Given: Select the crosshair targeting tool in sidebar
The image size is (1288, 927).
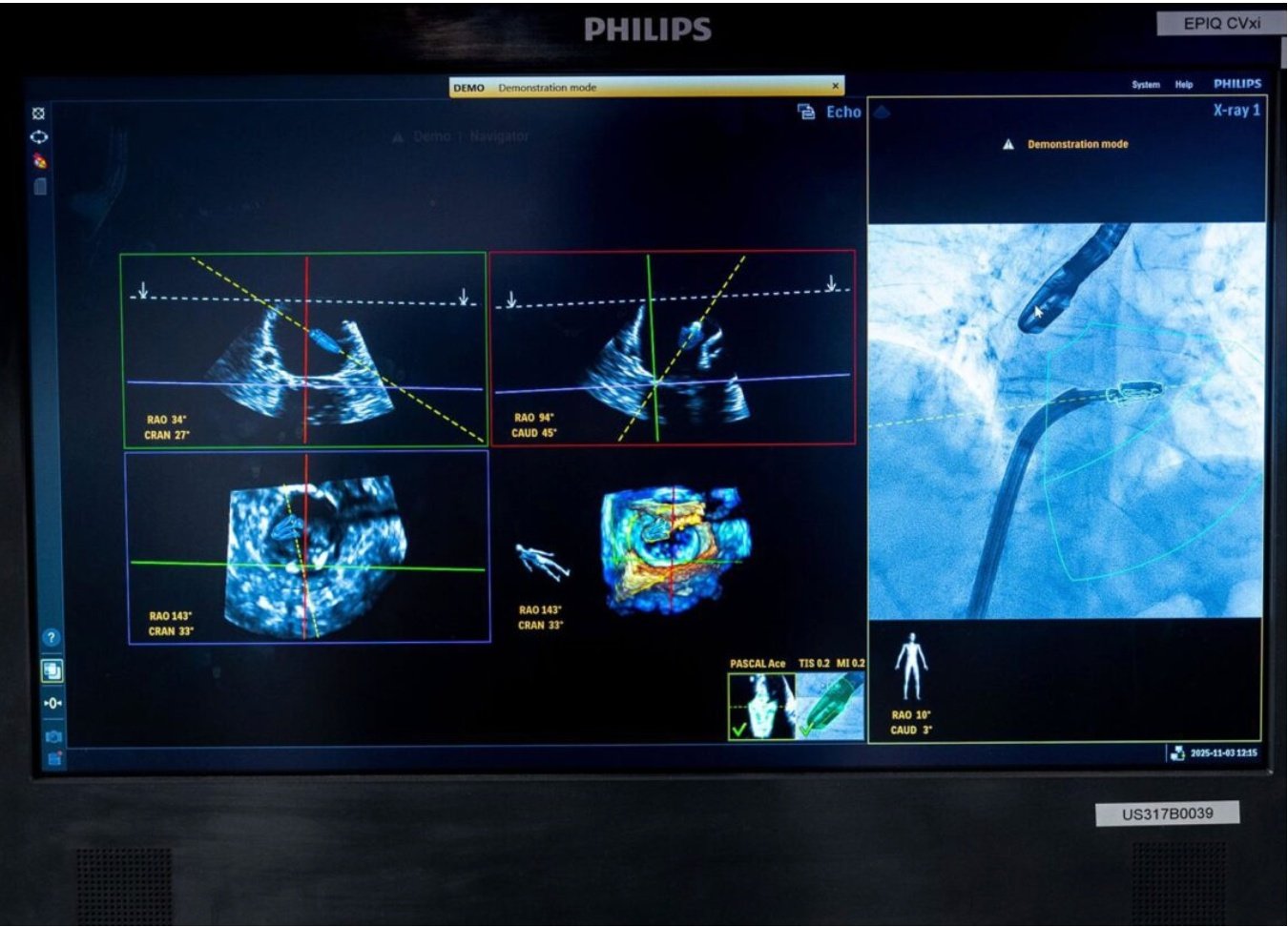Looking at the screenshot, I should pos(38,113).
